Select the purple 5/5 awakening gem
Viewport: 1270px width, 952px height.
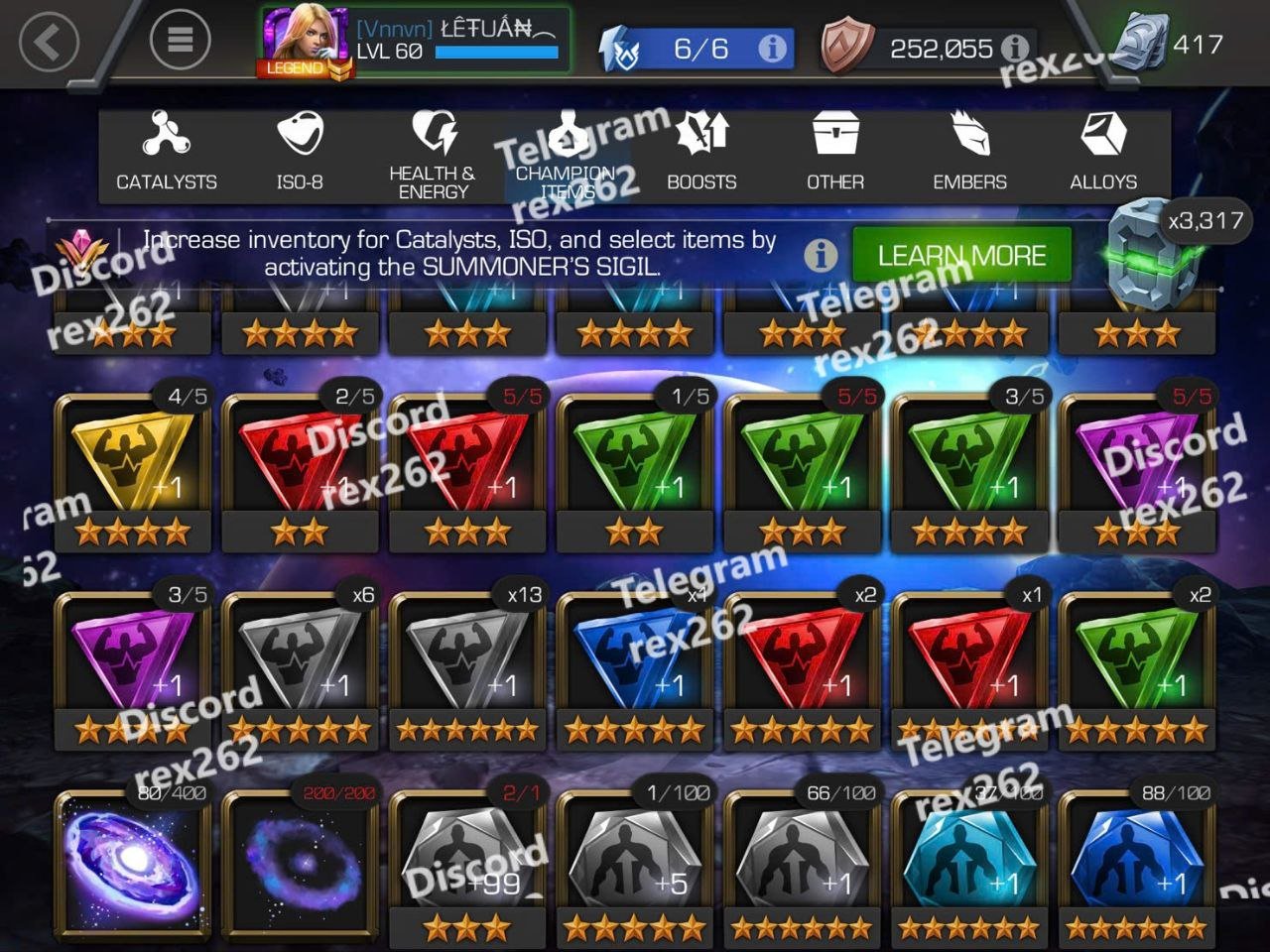1137,471
